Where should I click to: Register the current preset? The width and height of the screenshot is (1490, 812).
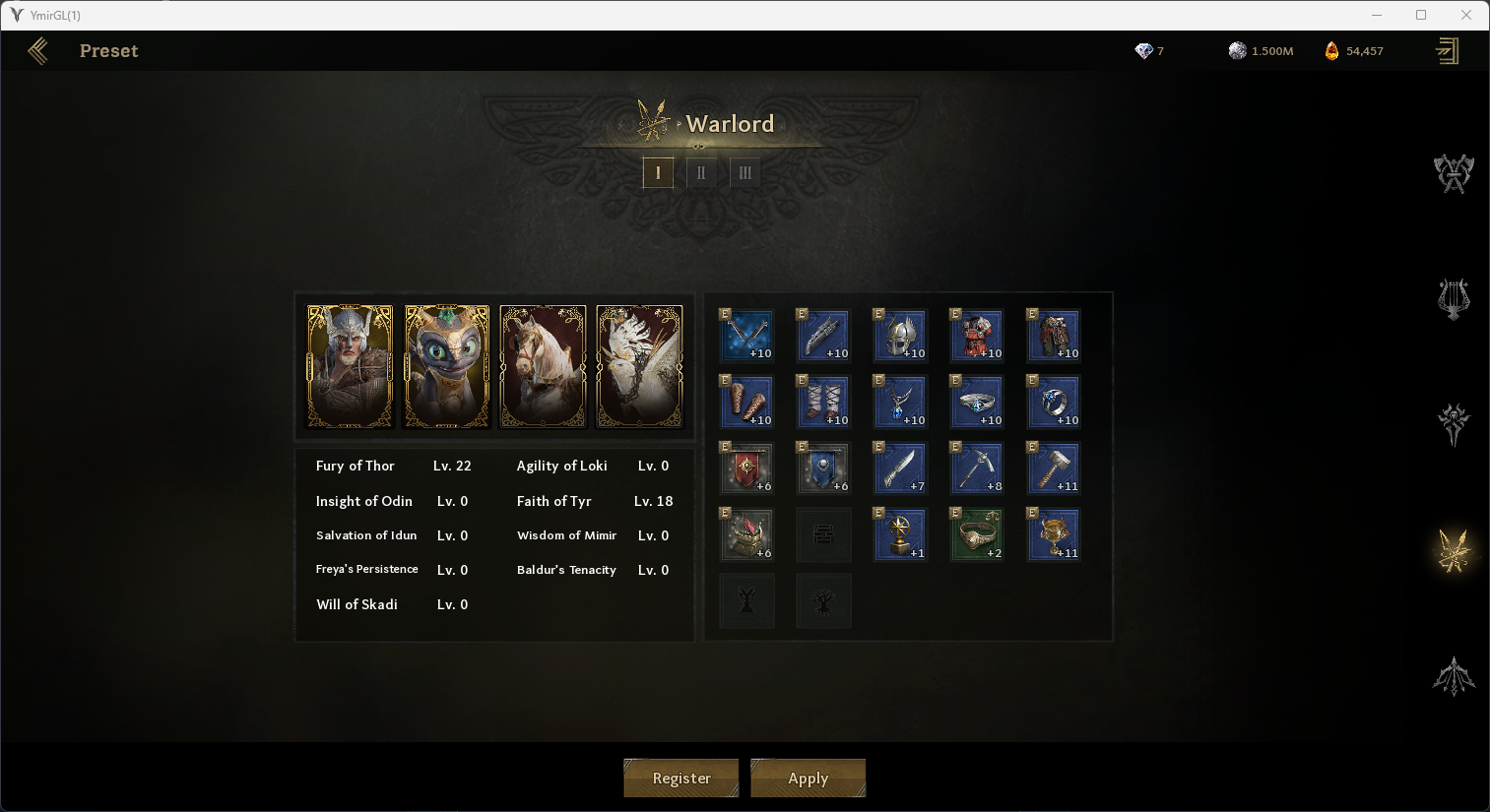(x=681, y=778)
